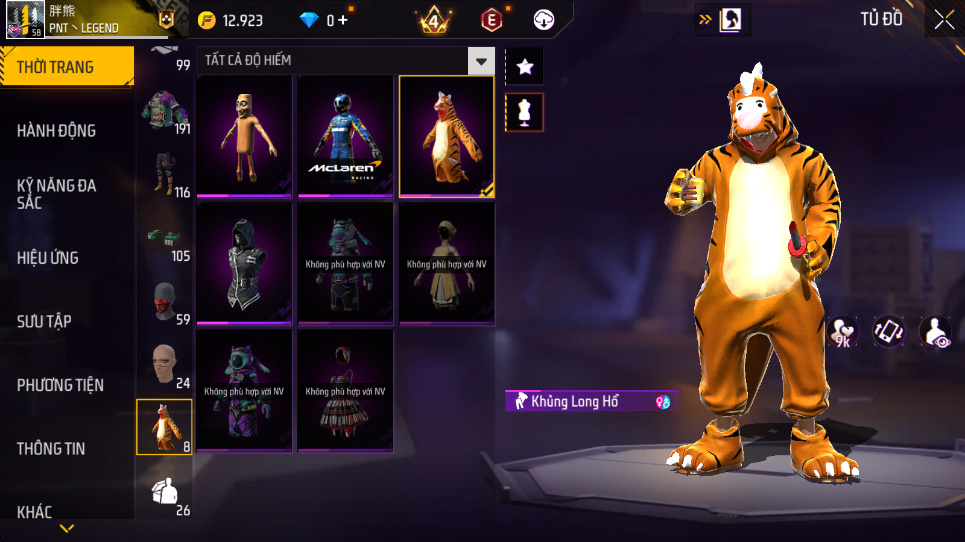Click the star favorites filter
The width and height of the screenshot is (965, 542).
point(525,67)
